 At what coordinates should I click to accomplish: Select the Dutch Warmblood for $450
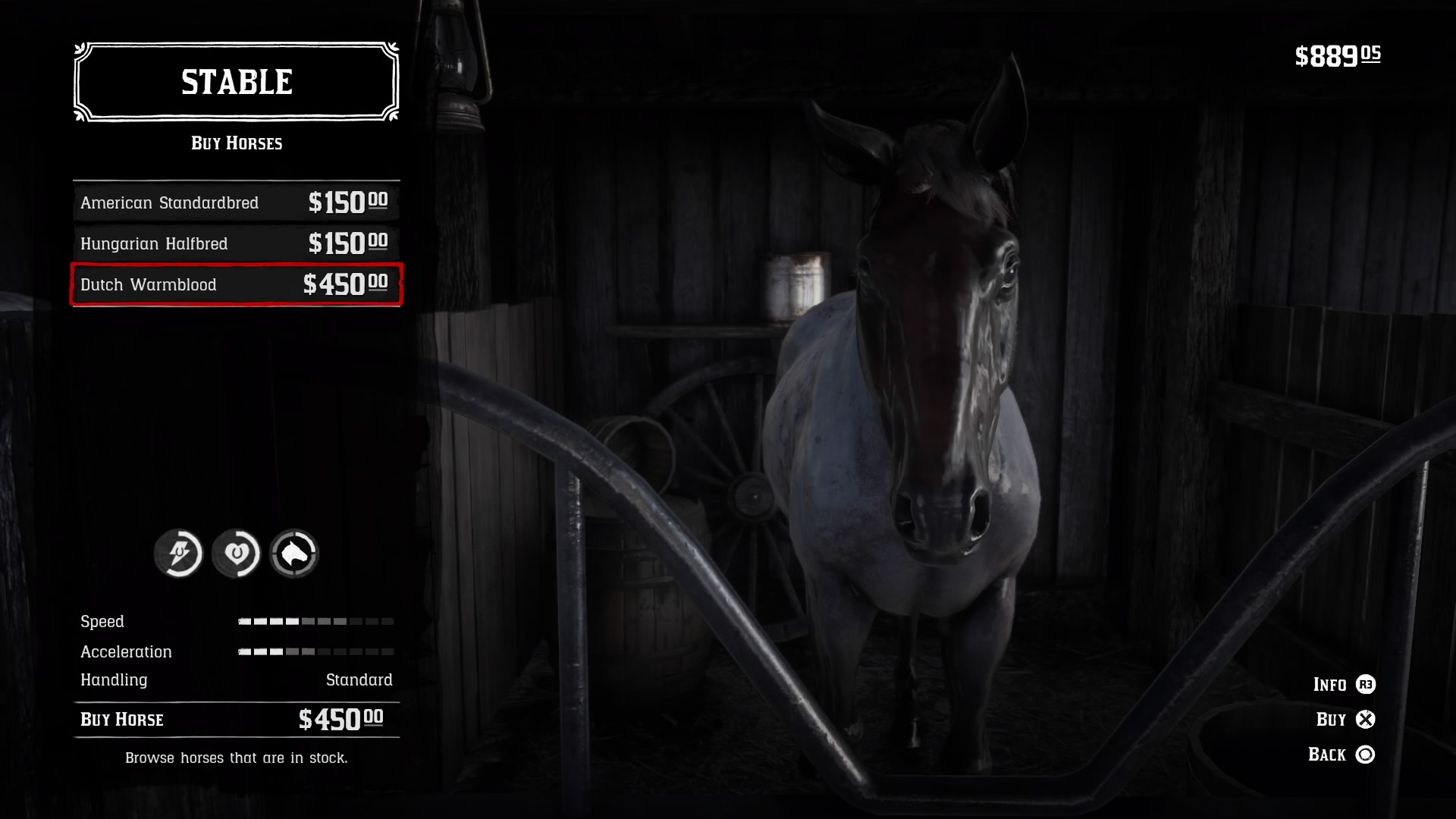coord(236,284)
